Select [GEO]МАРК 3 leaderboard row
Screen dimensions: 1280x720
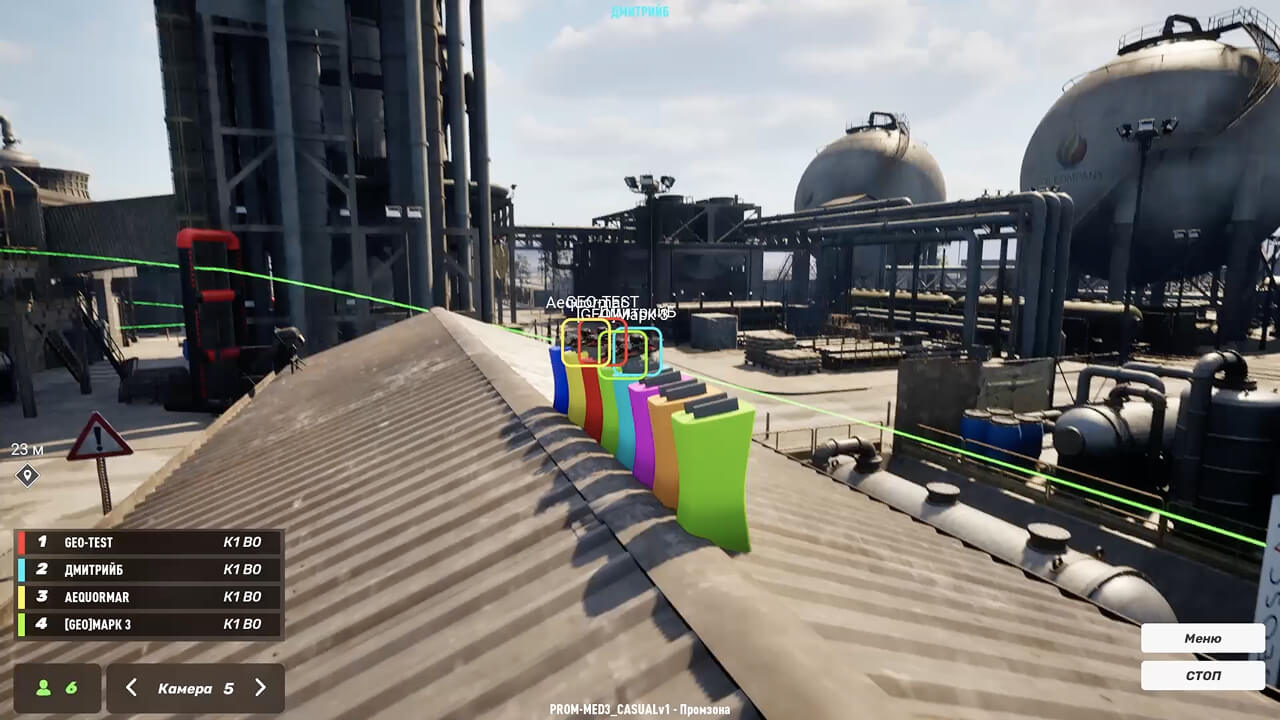[149, 624]
